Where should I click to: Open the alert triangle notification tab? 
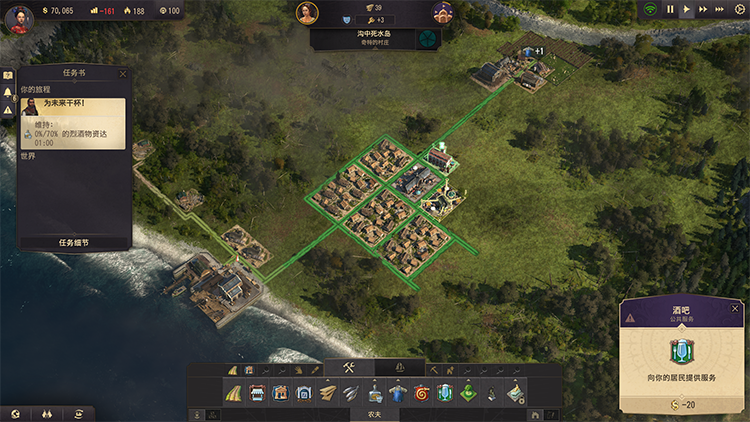pos(7,108)
